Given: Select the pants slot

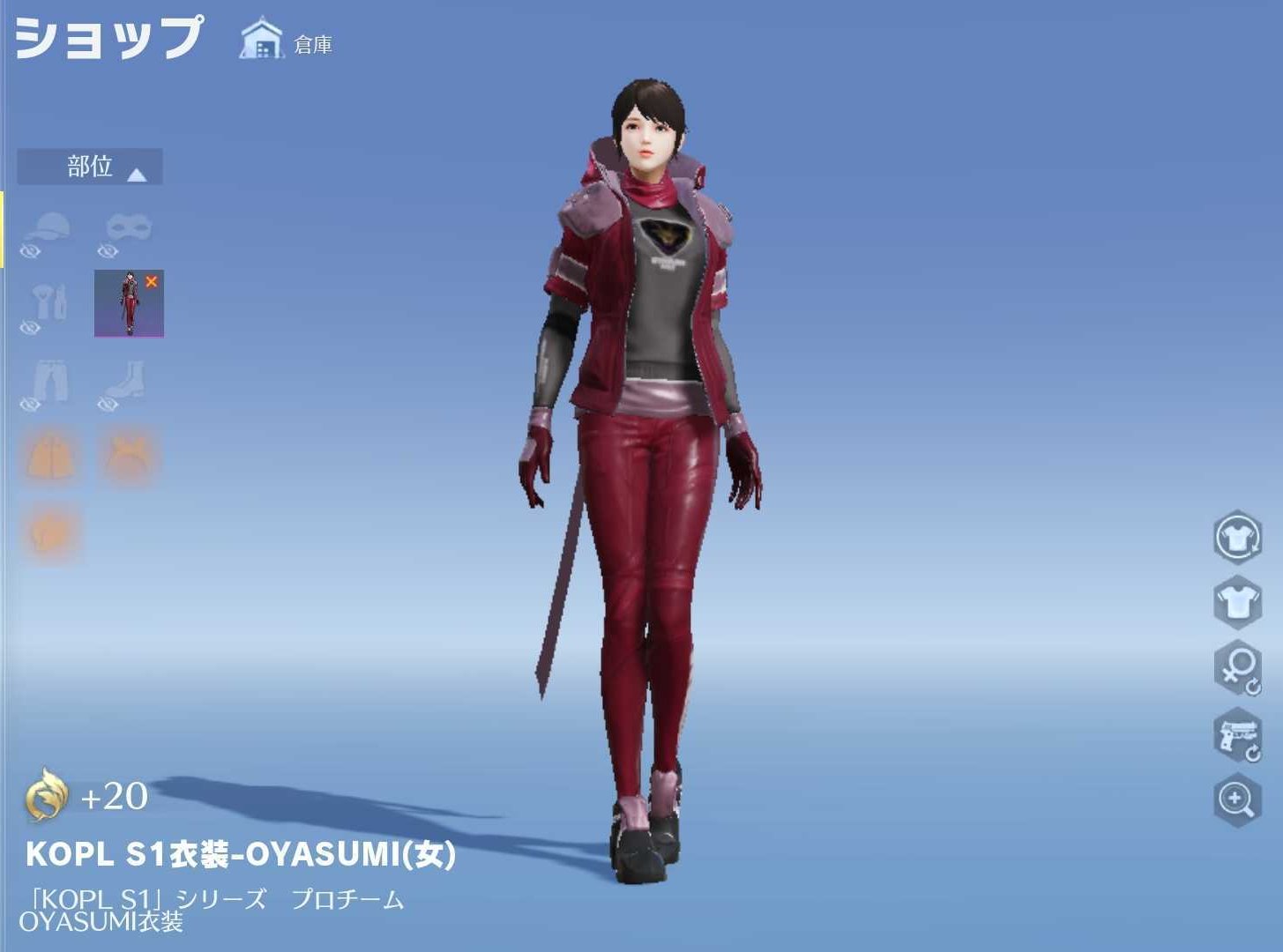Looking at the screenshot, I should pyautogui.click(x=48, y=382).
